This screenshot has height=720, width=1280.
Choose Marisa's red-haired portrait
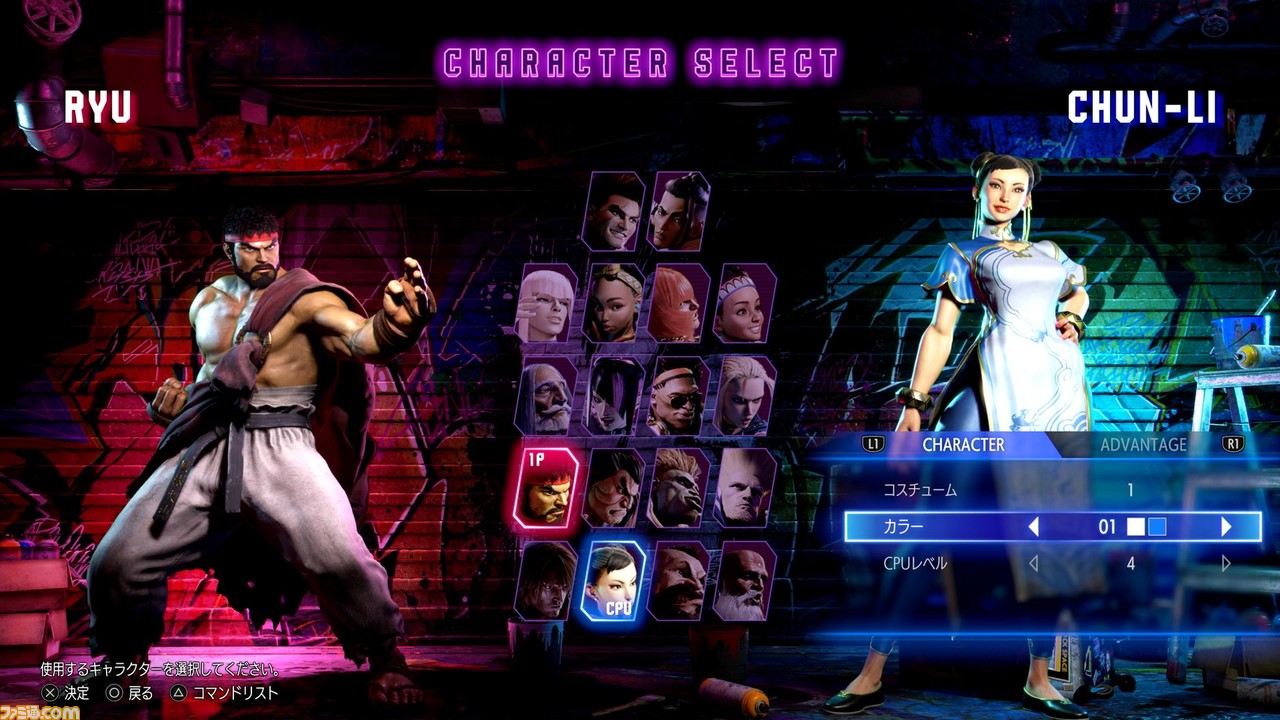pyautogui.click(x=679, y=303)
